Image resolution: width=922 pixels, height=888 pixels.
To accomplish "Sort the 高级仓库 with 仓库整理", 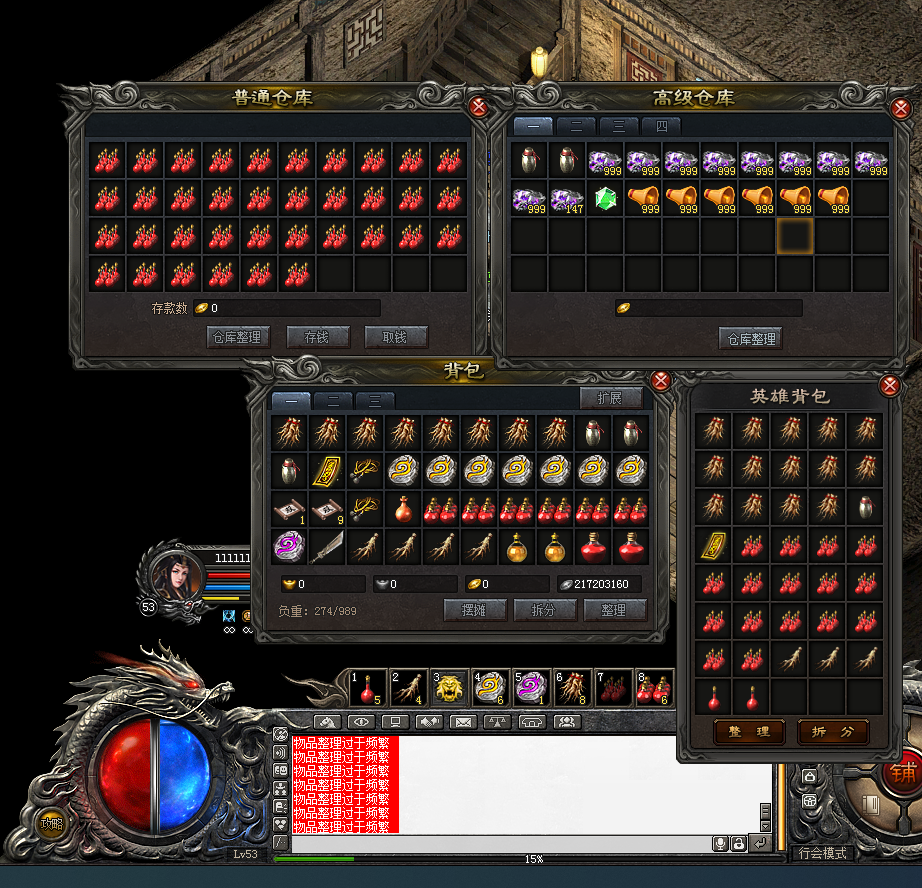I will [x=750, y=338].
